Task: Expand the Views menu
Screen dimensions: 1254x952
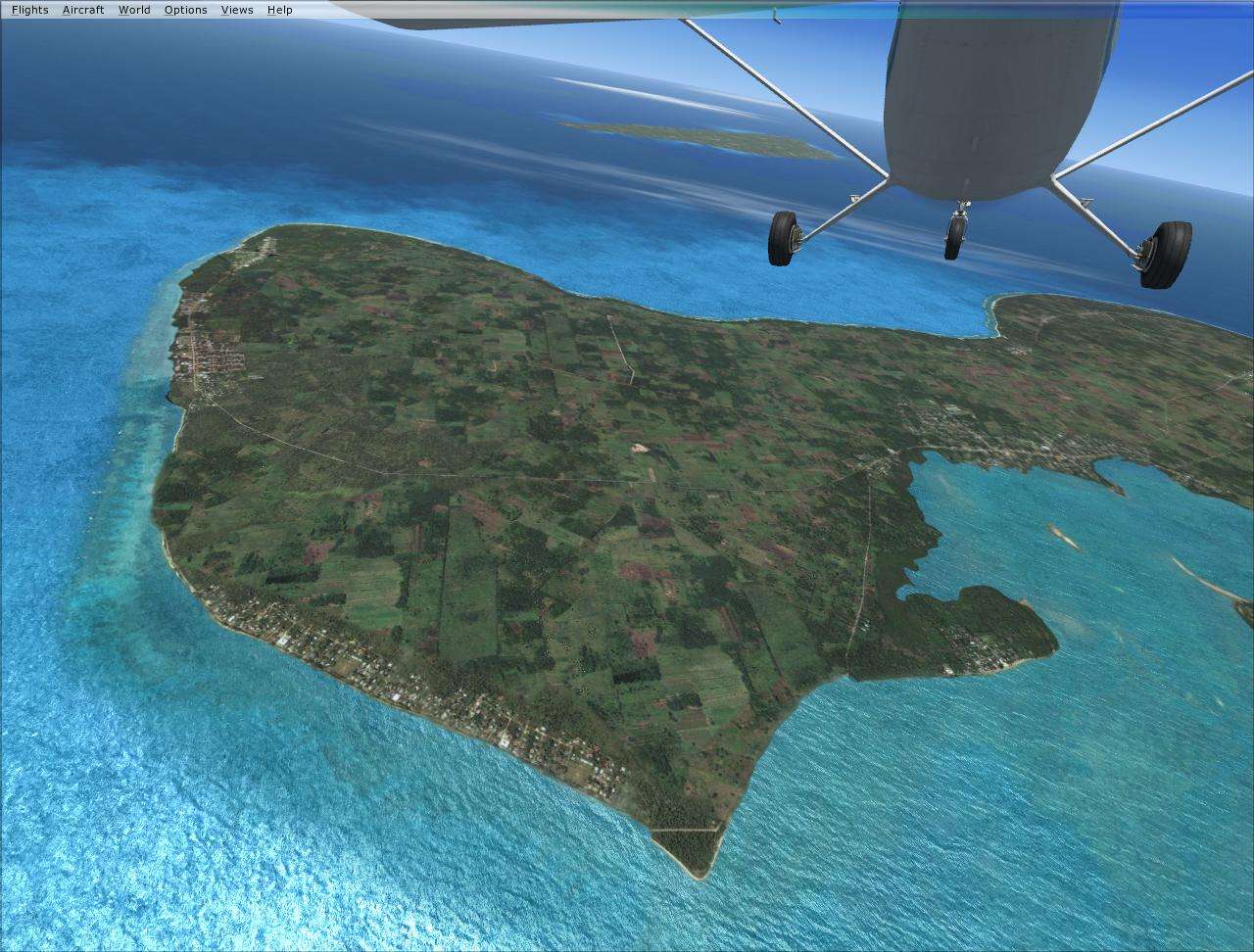Action: tap(235, 9)
